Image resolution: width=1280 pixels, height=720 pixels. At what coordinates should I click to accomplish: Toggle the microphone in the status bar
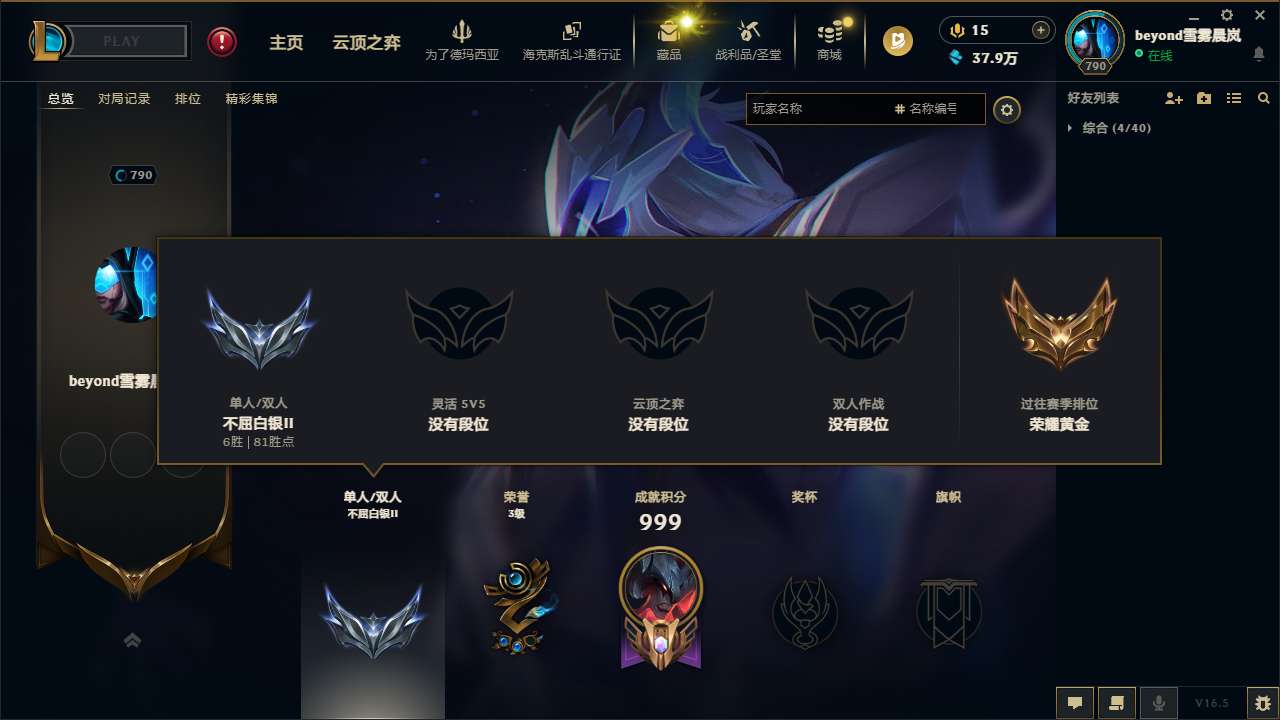pos(1159,703)
